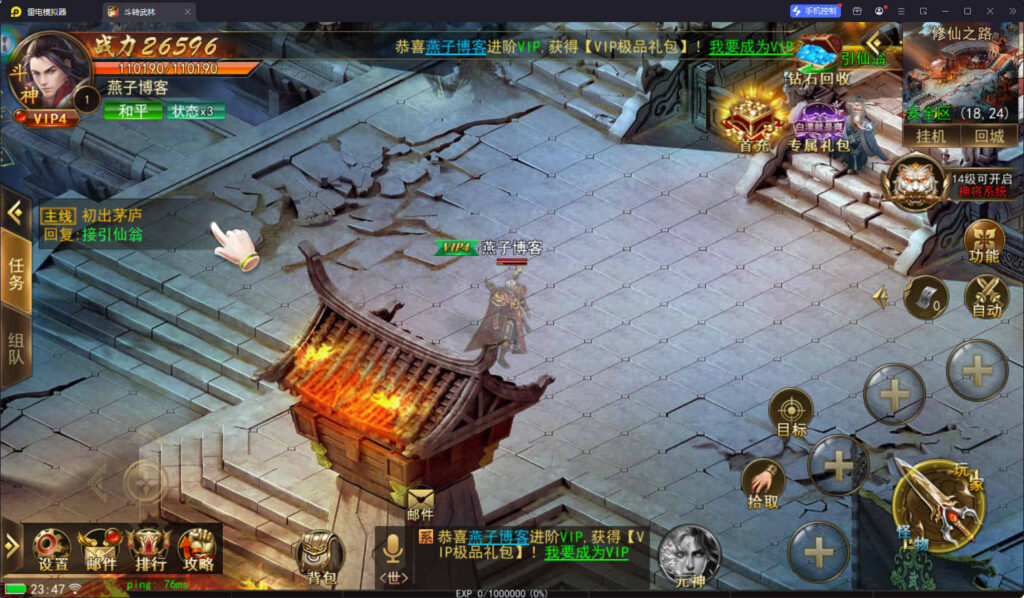Toggle 自动 auto-battle

tap(986, 296)
